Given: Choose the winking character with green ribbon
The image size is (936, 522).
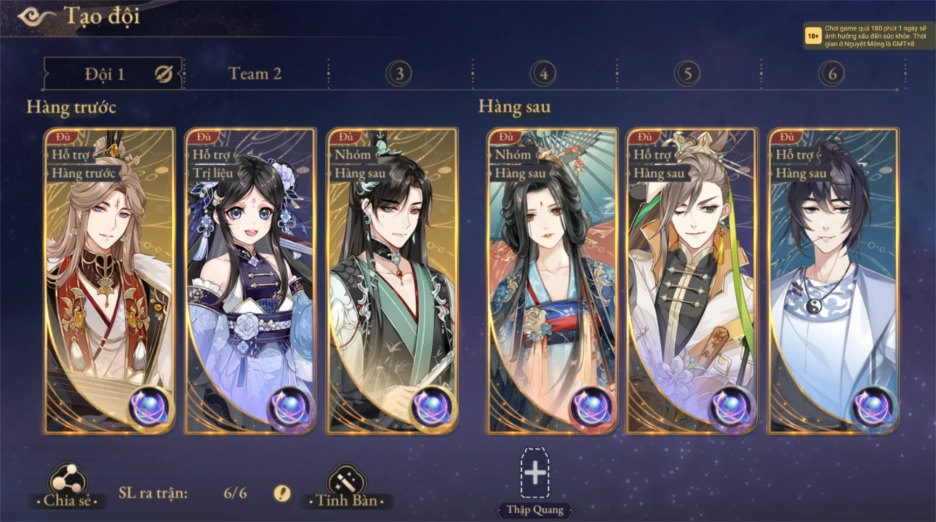Looking at the screenshot, I should pyautogui.click(x=692, y=282).
